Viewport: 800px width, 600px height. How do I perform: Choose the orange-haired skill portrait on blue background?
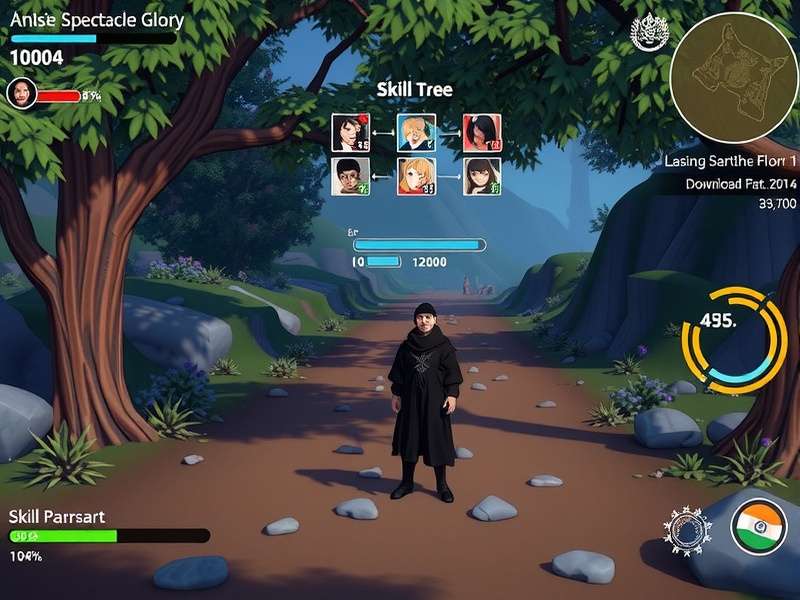click(x=416, y=132)
